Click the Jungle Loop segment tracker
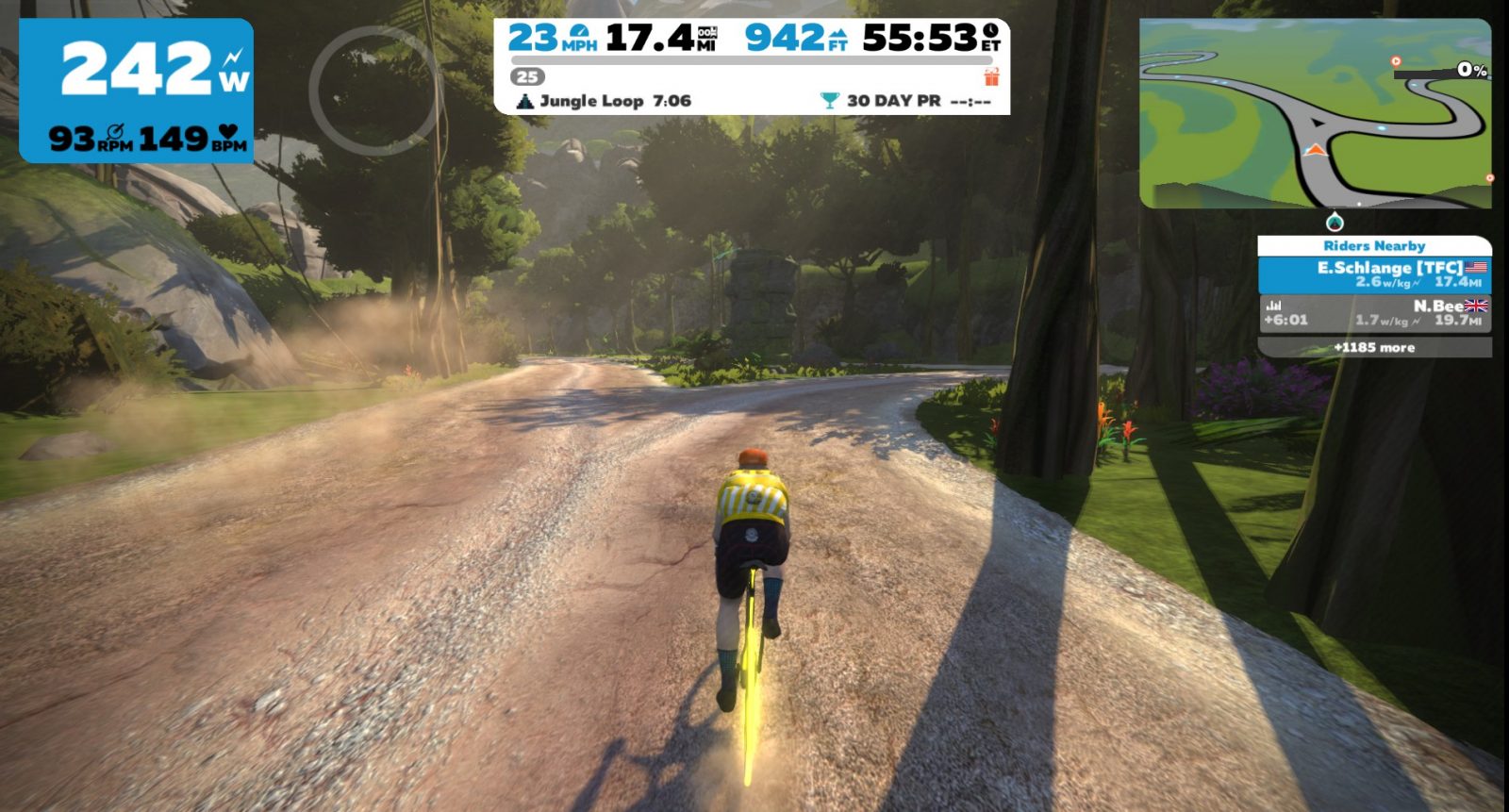Screen dimensions: 1509x812 pos(605,101)
